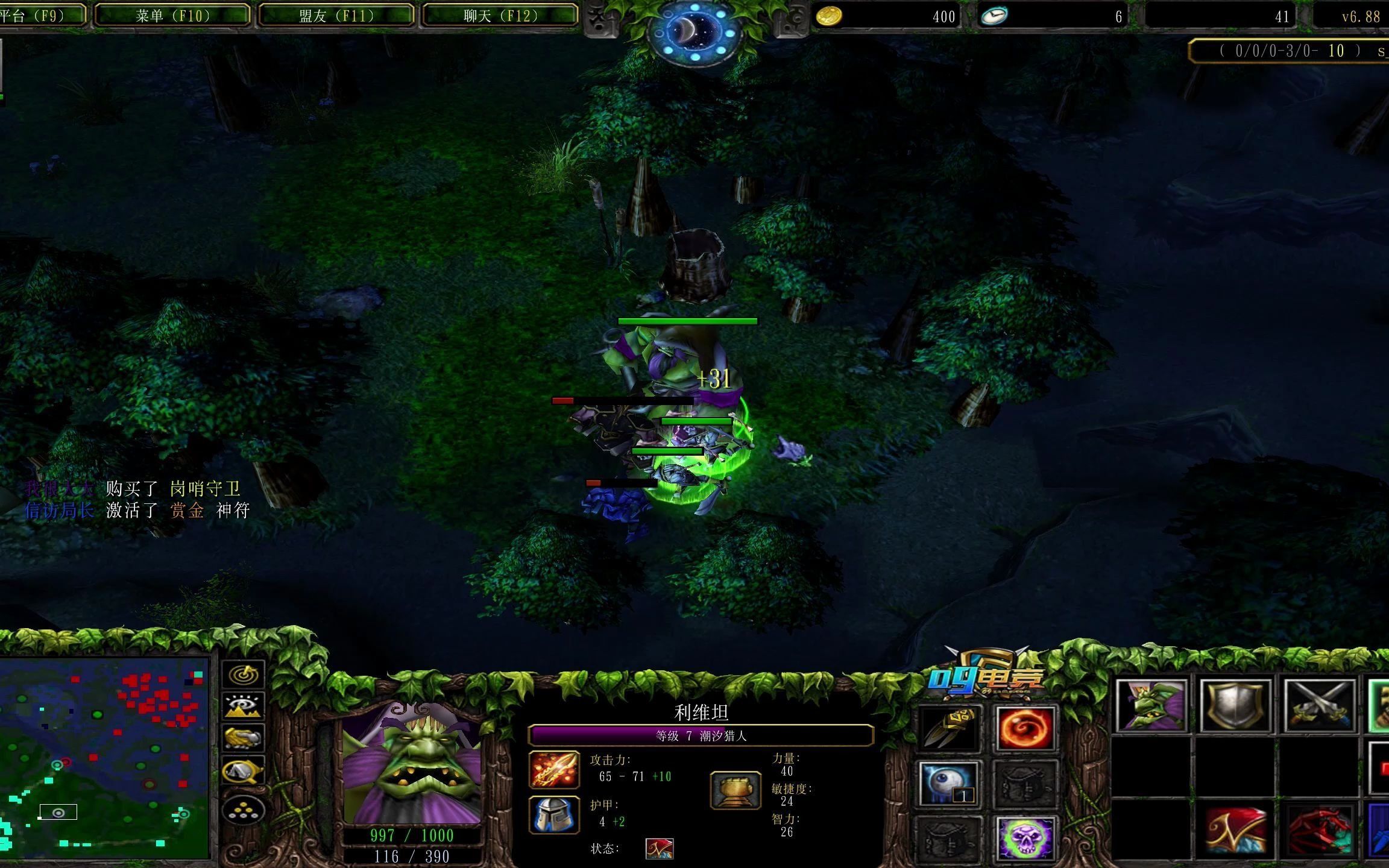This screenshot has height=868, width=1389.
Task: Click the silver shield command icon
Action: tap(1235, 706)
